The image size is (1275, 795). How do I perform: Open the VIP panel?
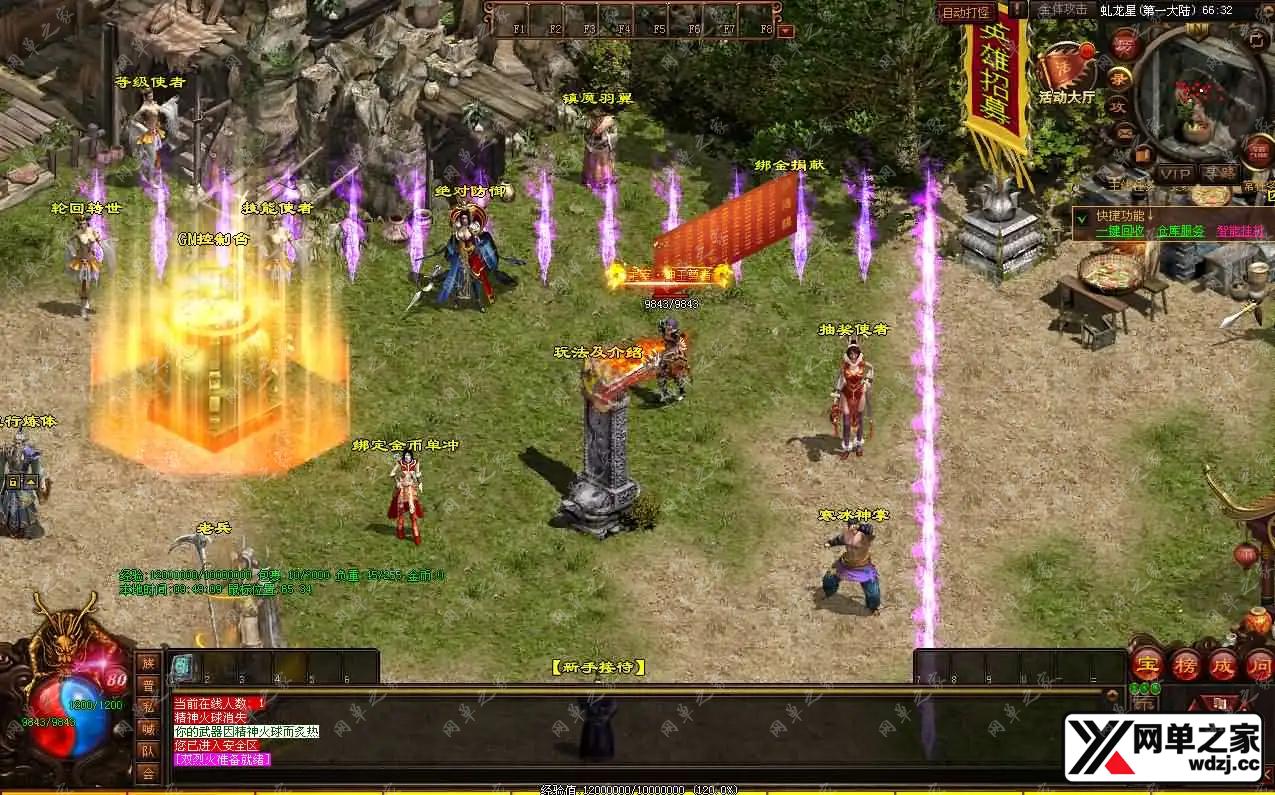[x=1174, y=173]
